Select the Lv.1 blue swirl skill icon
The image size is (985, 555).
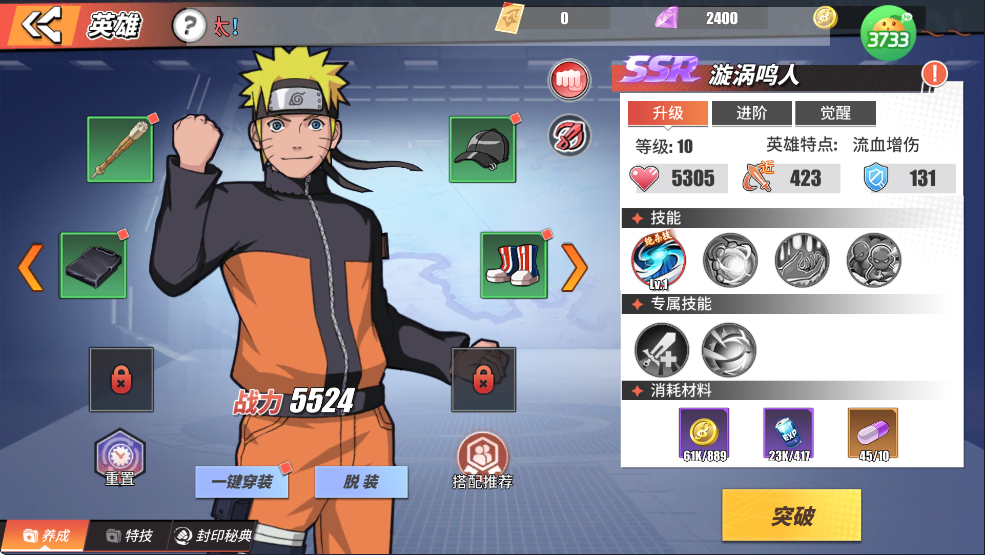click(x=657, y=260)
